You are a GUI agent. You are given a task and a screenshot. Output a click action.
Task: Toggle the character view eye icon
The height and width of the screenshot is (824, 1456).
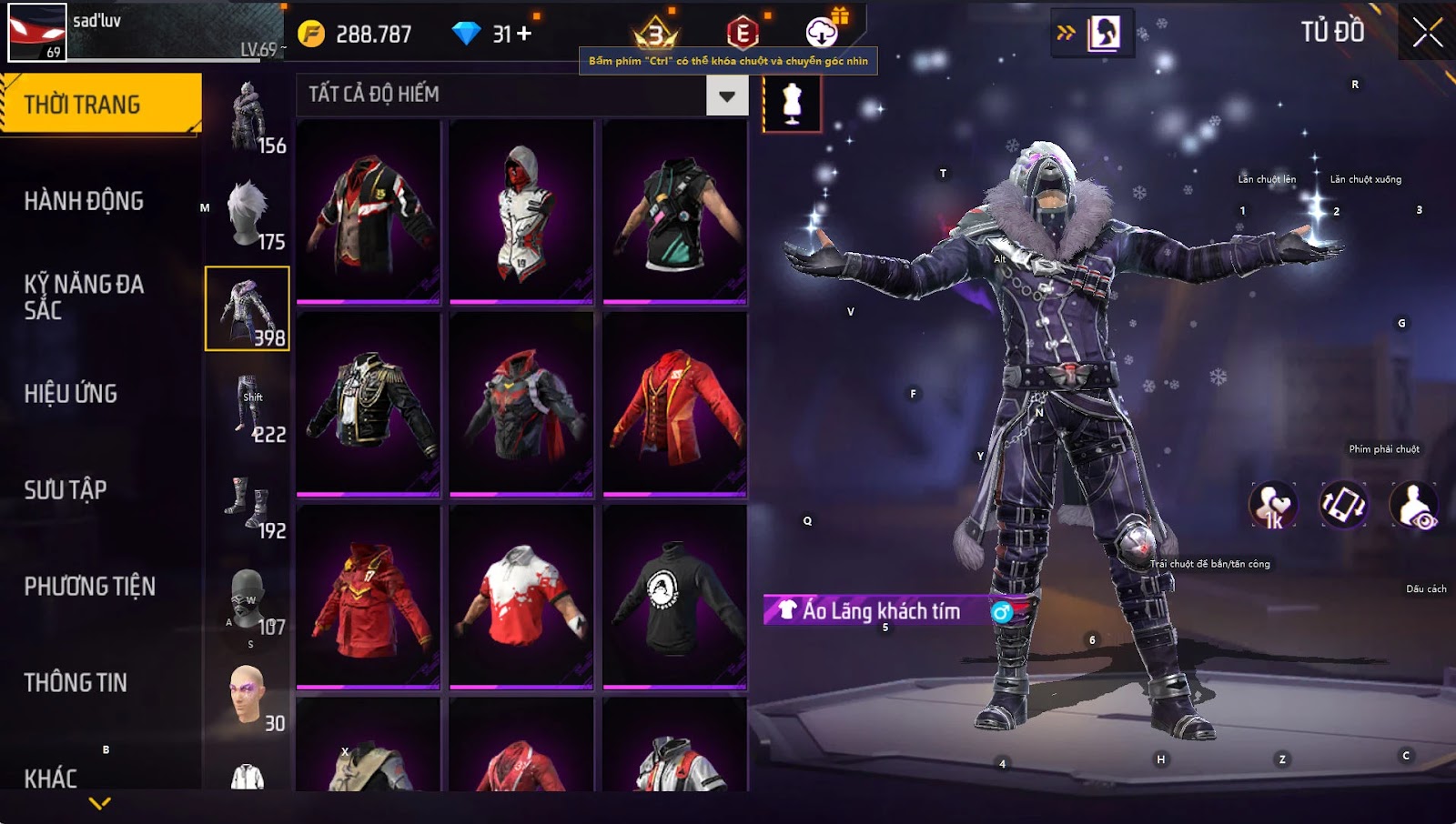[x=1414, y=506]
